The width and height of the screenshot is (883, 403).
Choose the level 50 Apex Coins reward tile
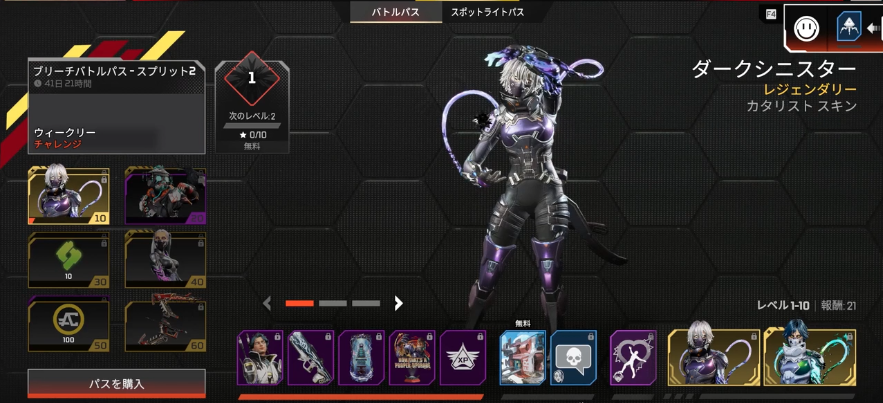point(68,326)
